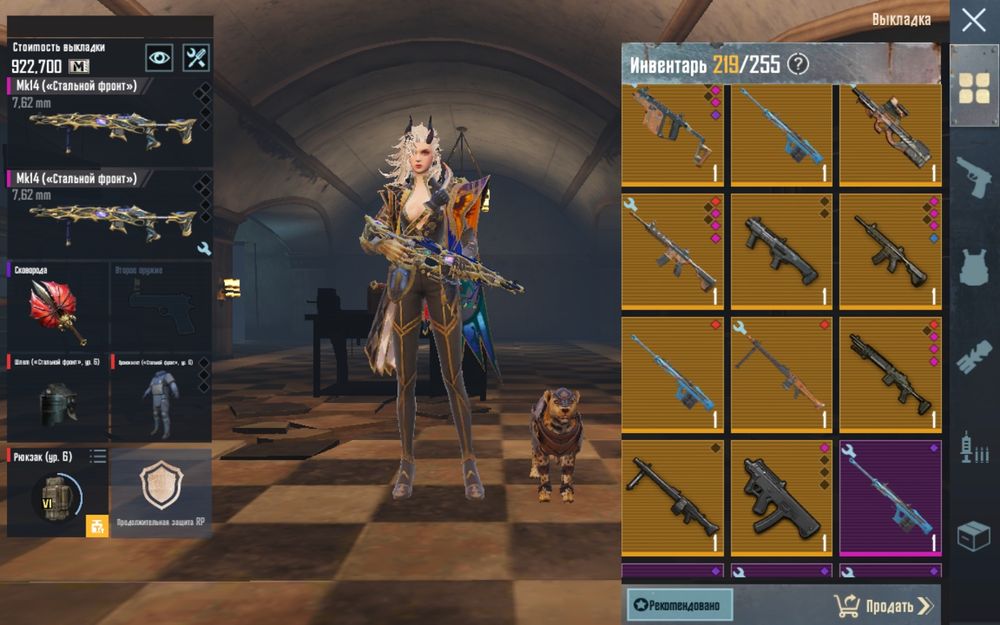Open the inventory help question mark

[797, 65]
